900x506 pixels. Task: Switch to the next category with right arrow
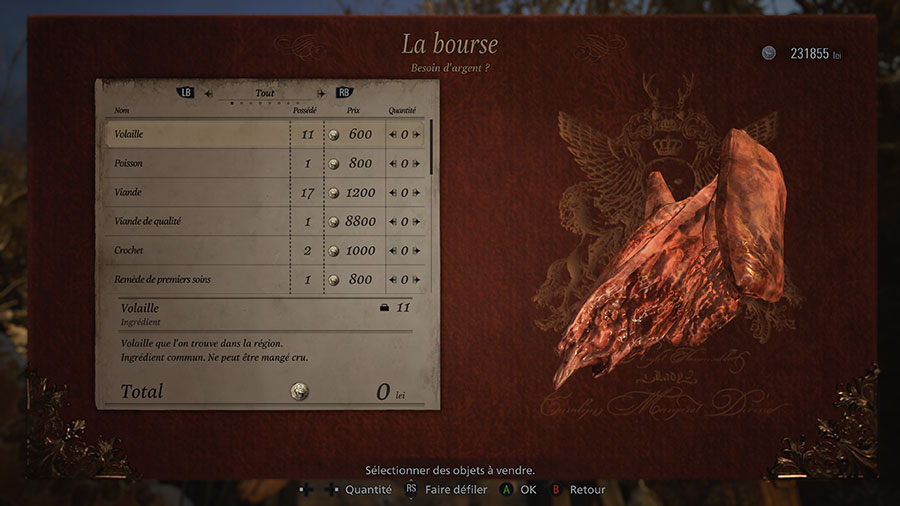pos(320,93)
